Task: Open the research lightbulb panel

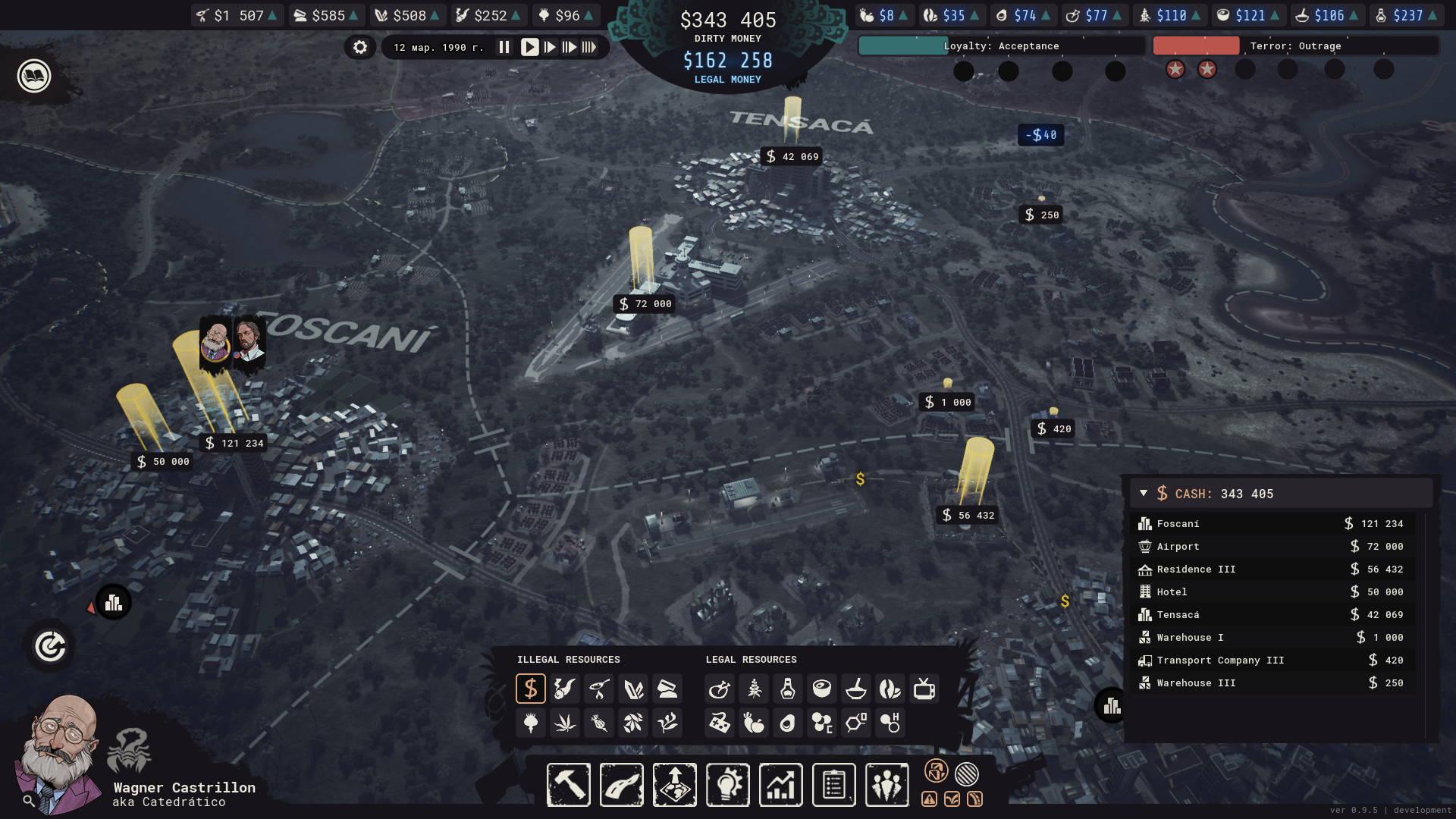Action: (728, 785)
